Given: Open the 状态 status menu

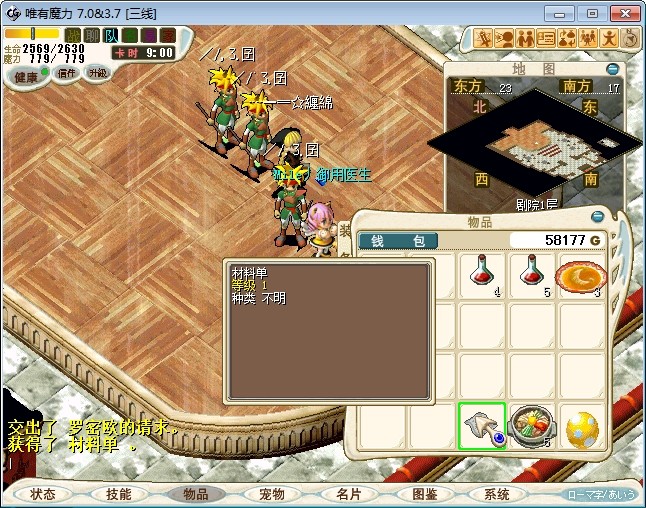Looking at the screenshot, I should coord(43,494).
